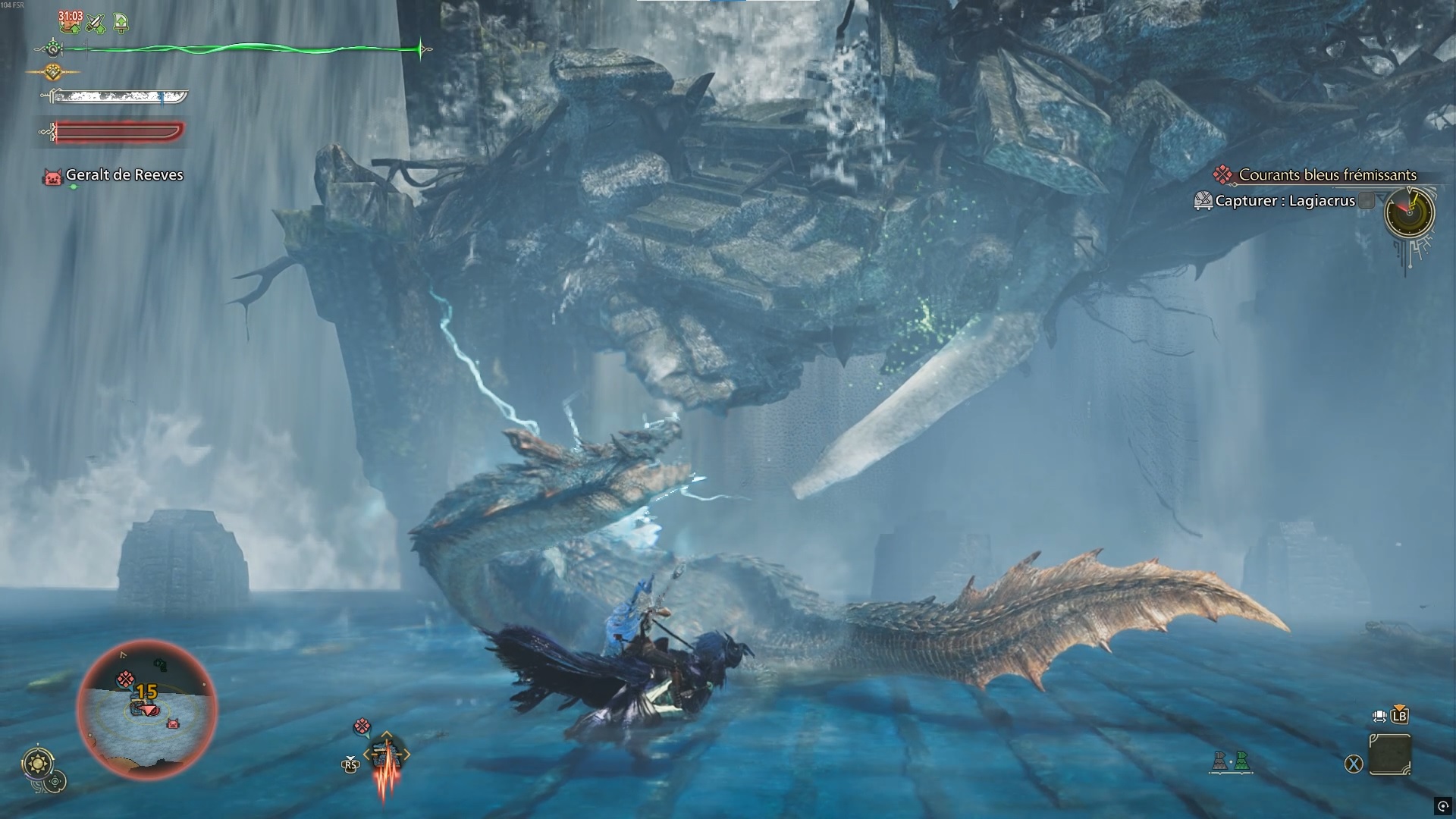This screenshot has height=819, width=1456.
Task: Open the d-pad navigation widget under the compass
Action: coord(55,782)
